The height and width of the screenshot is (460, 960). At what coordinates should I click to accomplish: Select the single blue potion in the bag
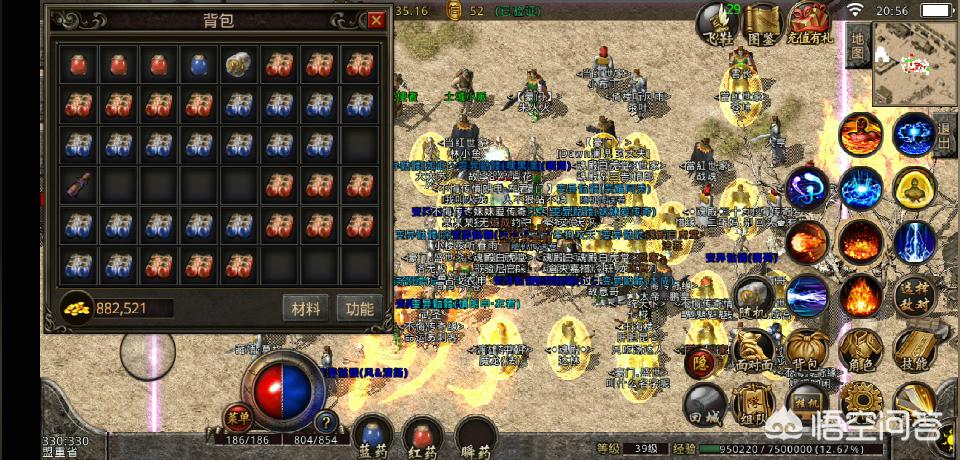click(x=198, y=66)
